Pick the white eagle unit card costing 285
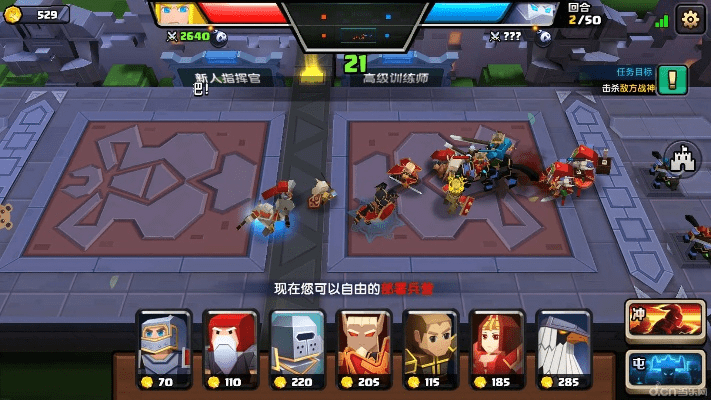The height and width of the screenshot is (400, 711). coord(564,345)
